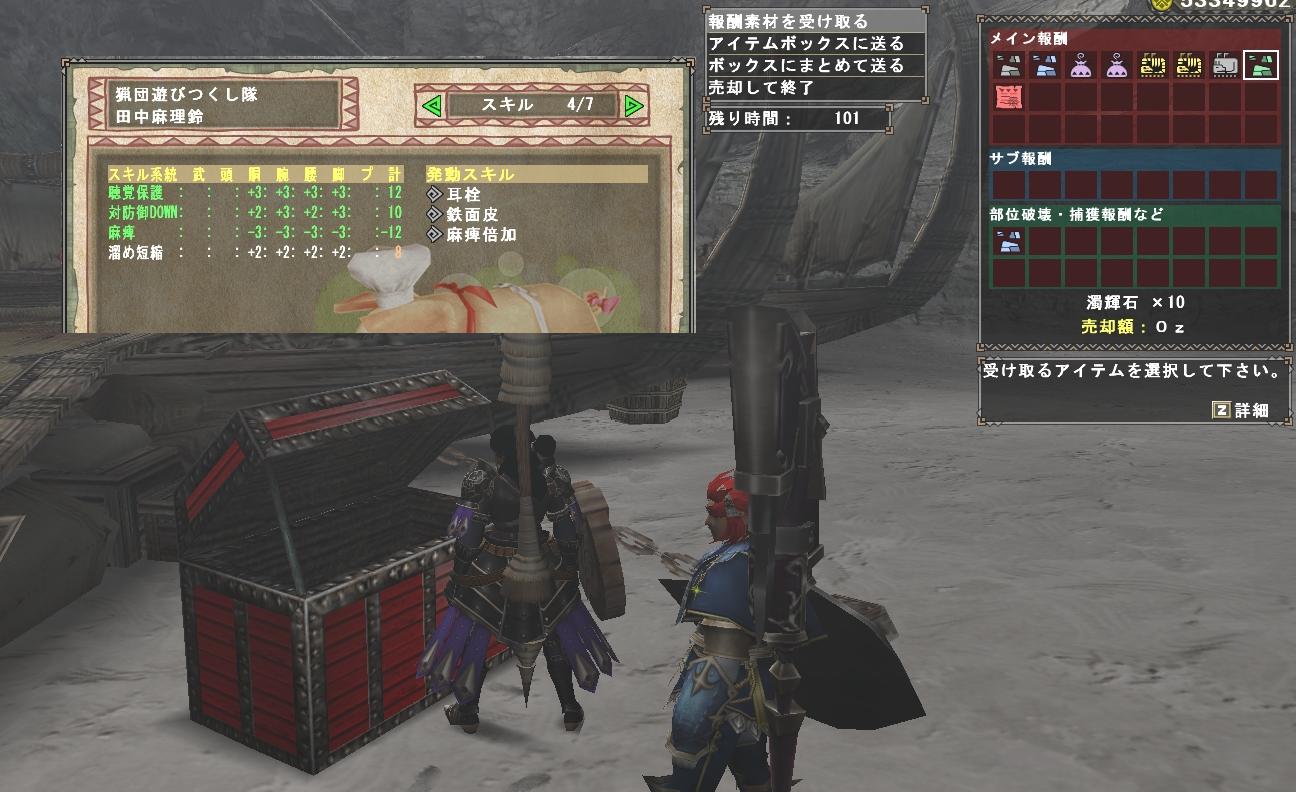Pick the blue ore in main rewards
1296x792 pixels.
1045,66
